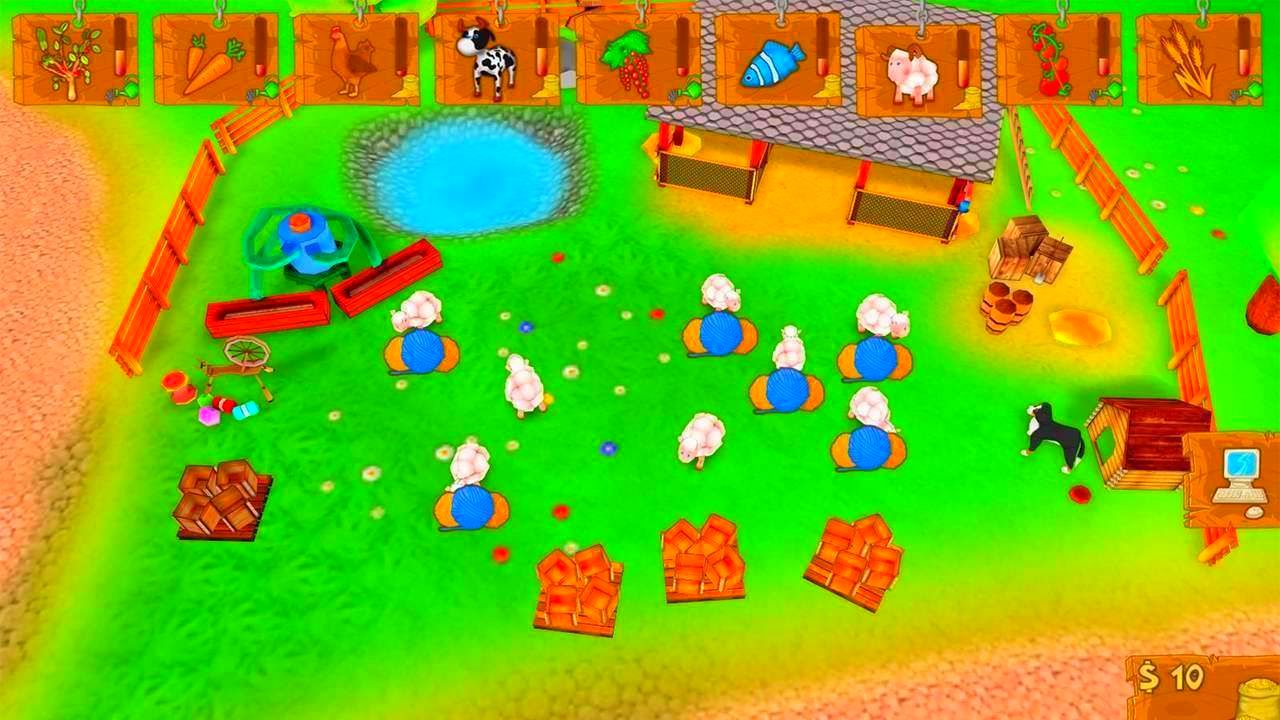
Task: Click the red level gauge on the cow panel
Action: tap(541, 60)
